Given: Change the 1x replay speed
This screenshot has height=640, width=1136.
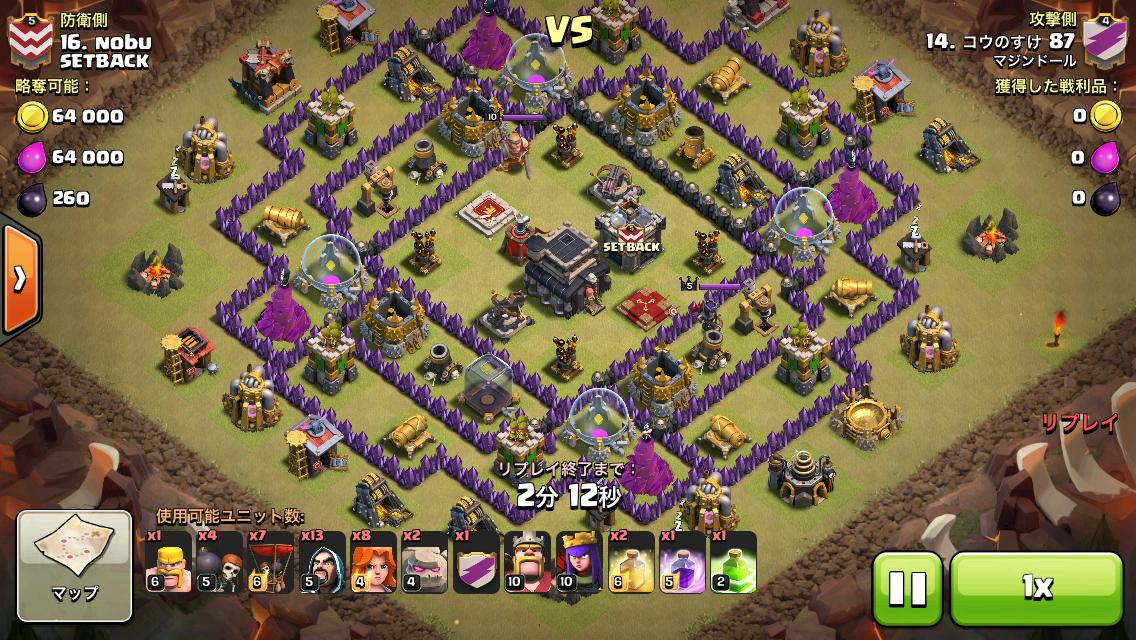Looking at the screenshot, I should click(1036, 587).
